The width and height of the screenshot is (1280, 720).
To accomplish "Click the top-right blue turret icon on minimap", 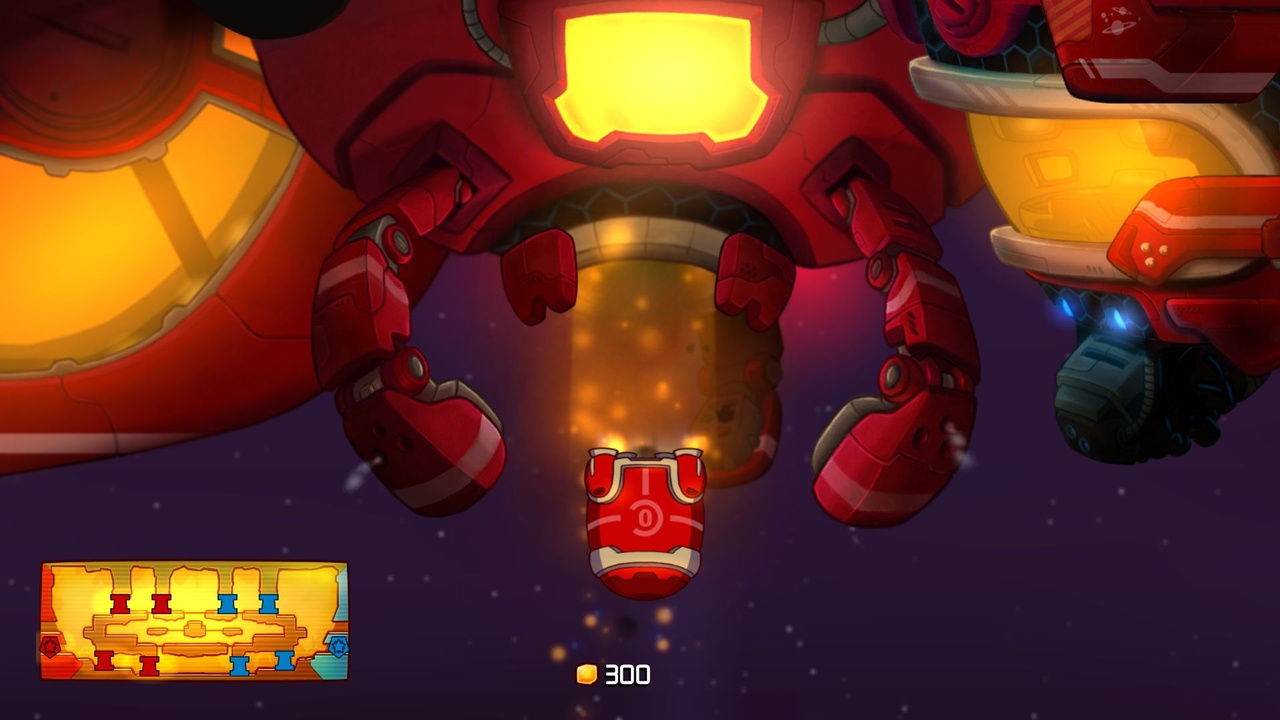I will click(x=267, y=603).
